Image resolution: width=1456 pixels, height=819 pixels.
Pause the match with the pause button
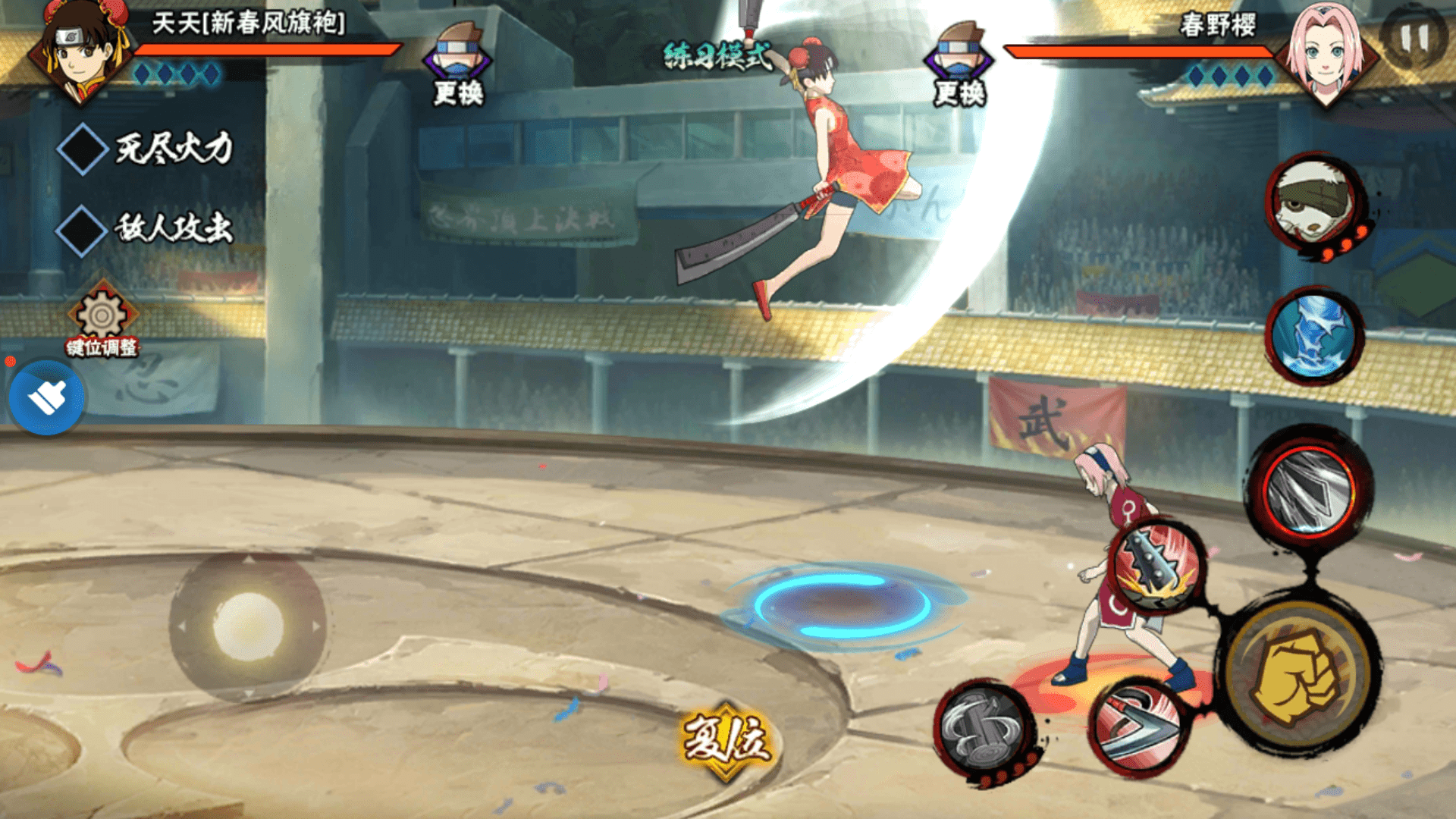[x=1414, y=38]
